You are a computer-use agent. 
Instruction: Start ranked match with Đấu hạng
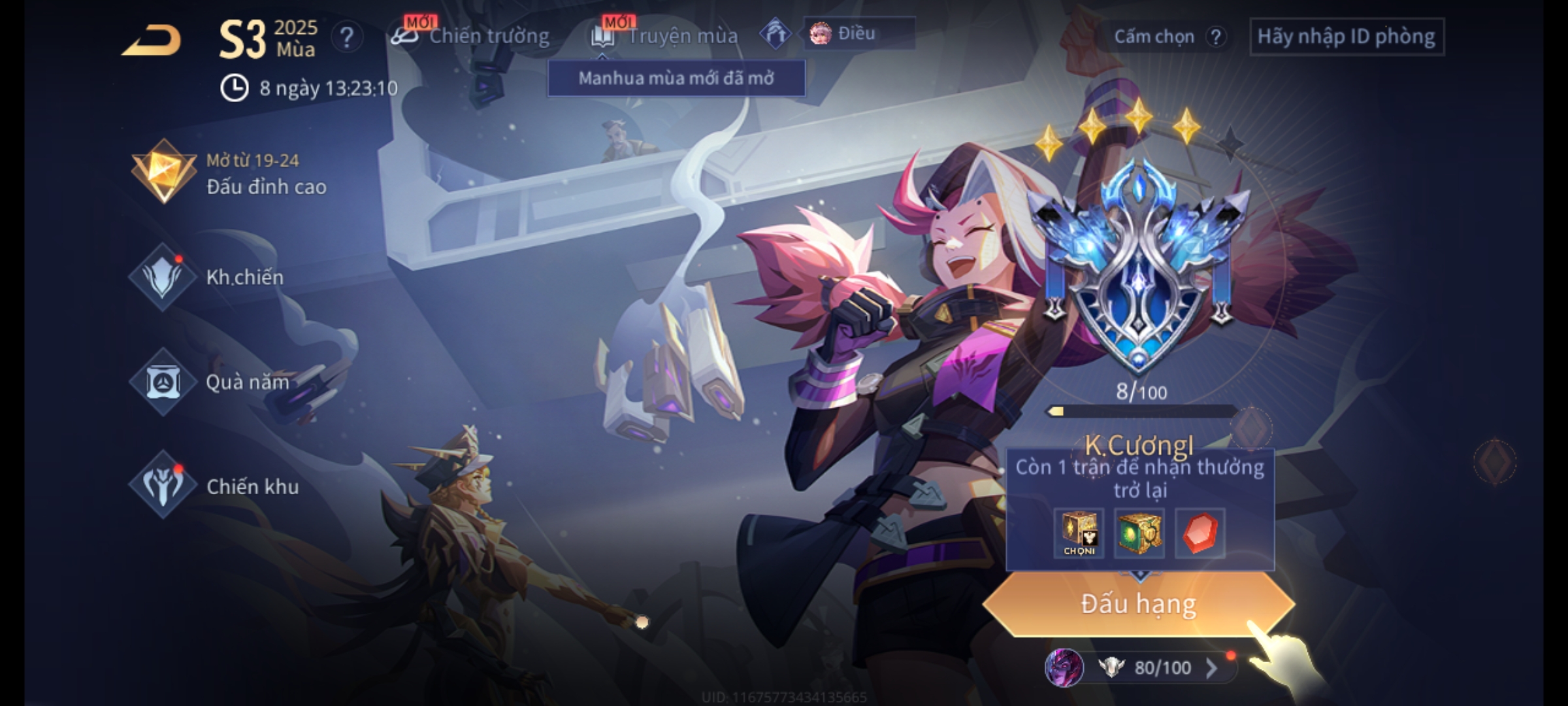[1138, 604]
